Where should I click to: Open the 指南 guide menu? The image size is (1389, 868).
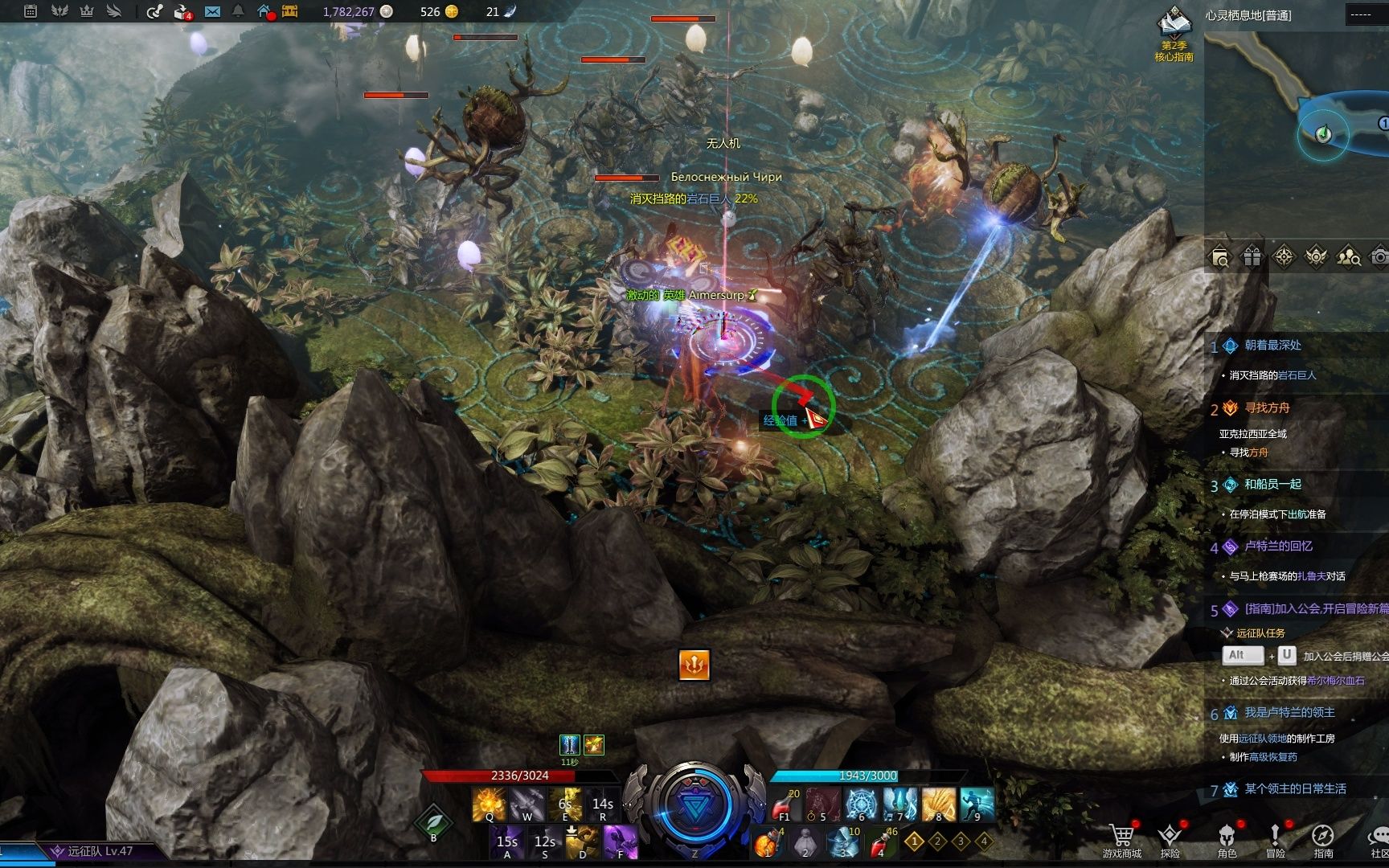(x=1323, y=840)
